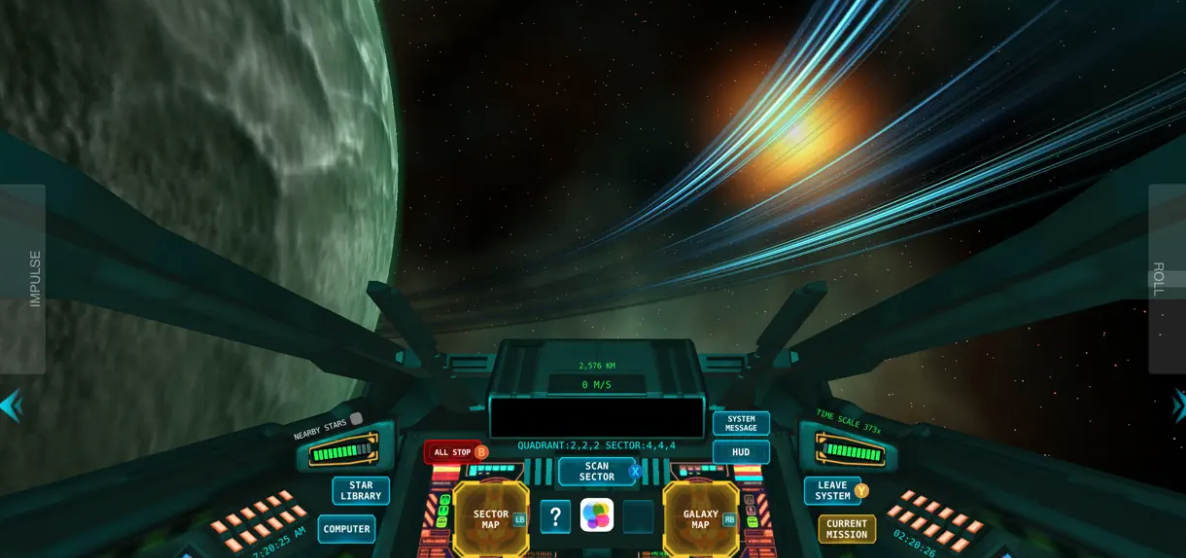Show the System Message panel
Viewport: 1186px width, 558px height.
741,423
